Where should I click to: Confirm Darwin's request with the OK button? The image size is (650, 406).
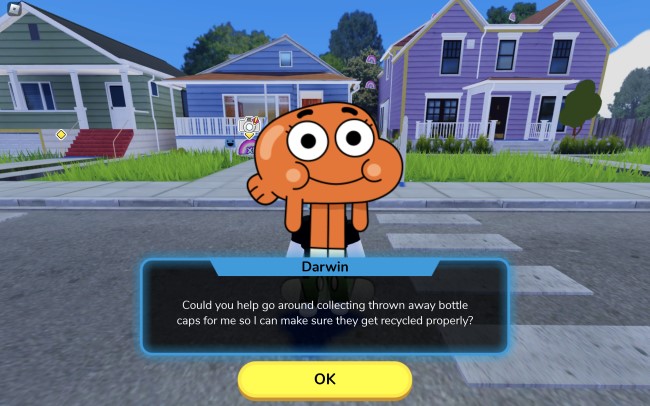tap(324, 379)
